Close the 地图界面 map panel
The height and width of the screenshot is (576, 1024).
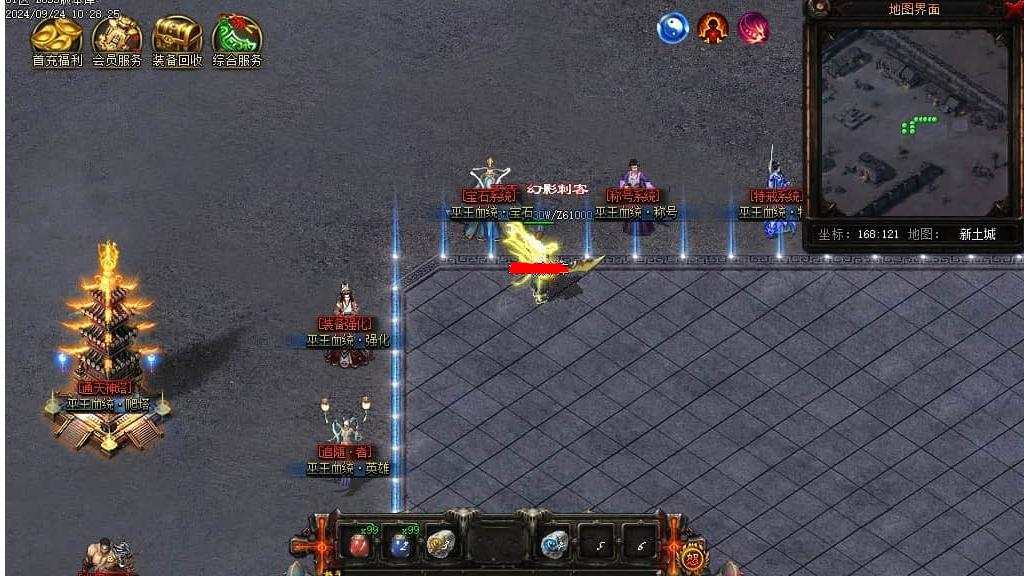click(x=1013, y=8)
